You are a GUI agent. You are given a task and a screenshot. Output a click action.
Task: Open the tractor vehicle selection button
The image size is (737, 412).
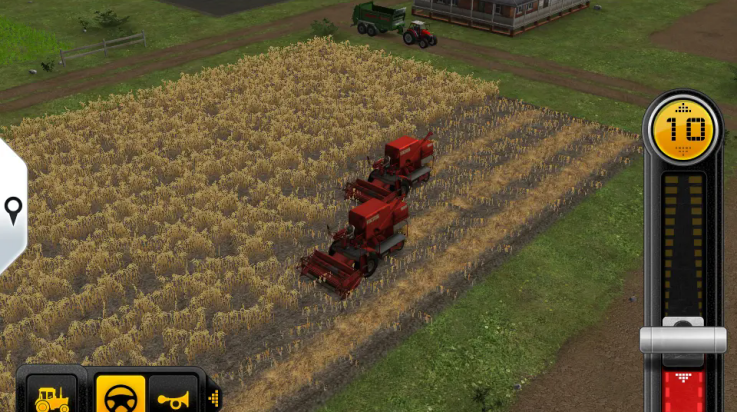pyautogui.click(x=53, y=396)
